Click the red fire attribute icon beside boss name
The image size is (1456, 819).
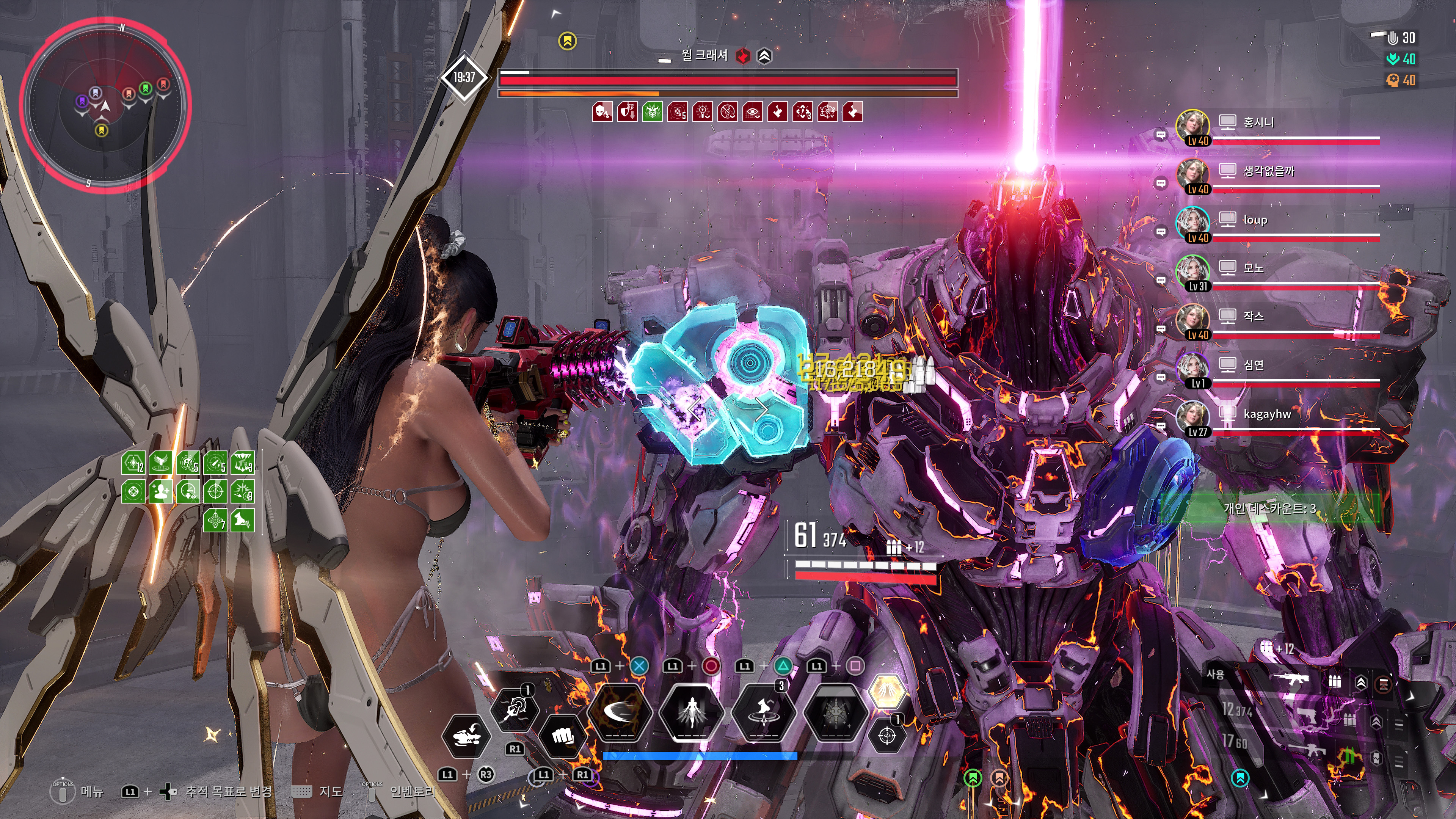point(742,55)
